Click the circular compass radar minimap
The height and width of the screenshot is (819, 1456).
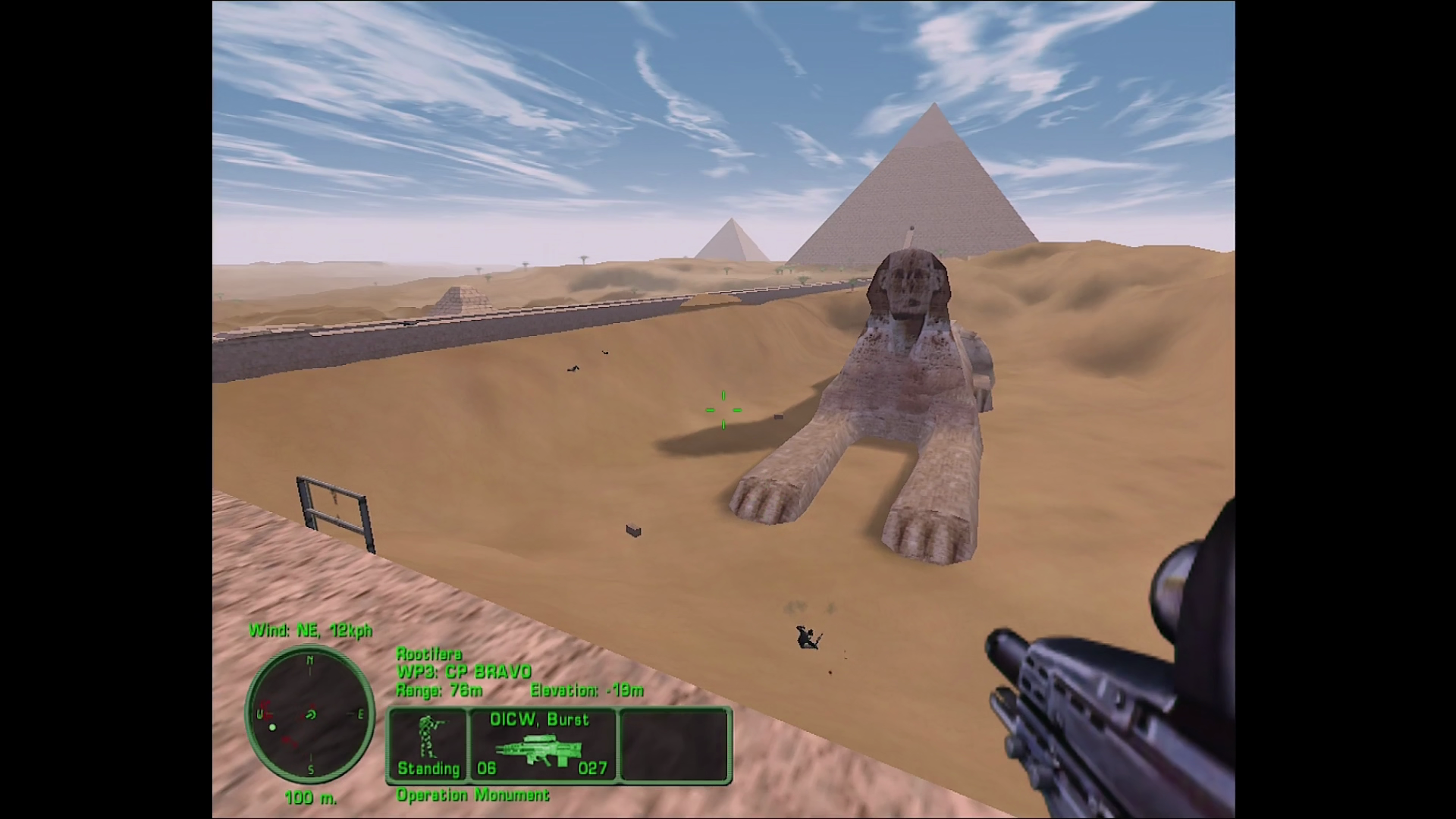(x=309, y=714)
